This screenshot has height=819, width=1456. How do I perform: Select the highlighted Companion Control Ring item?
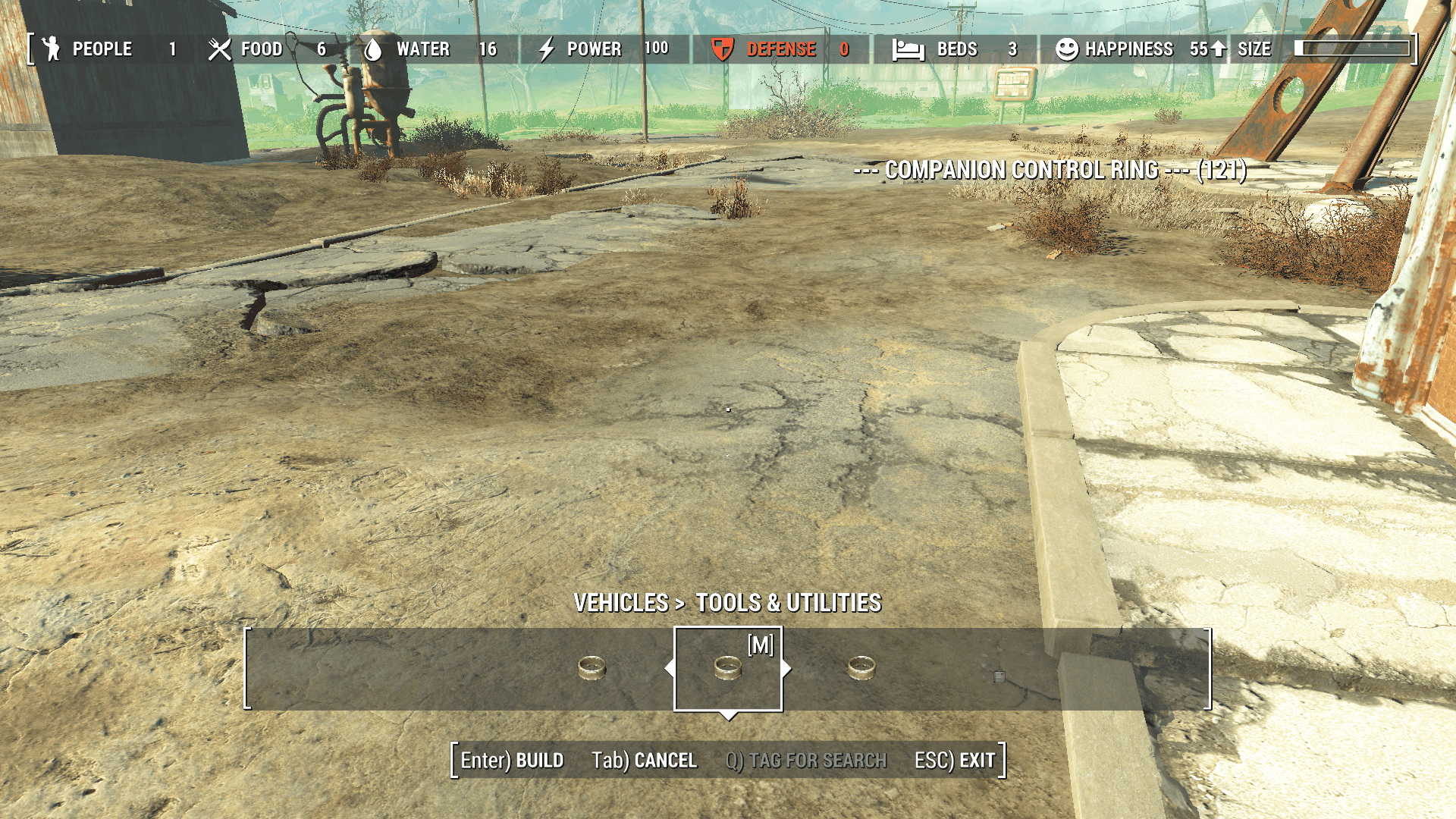pos(727,668)
